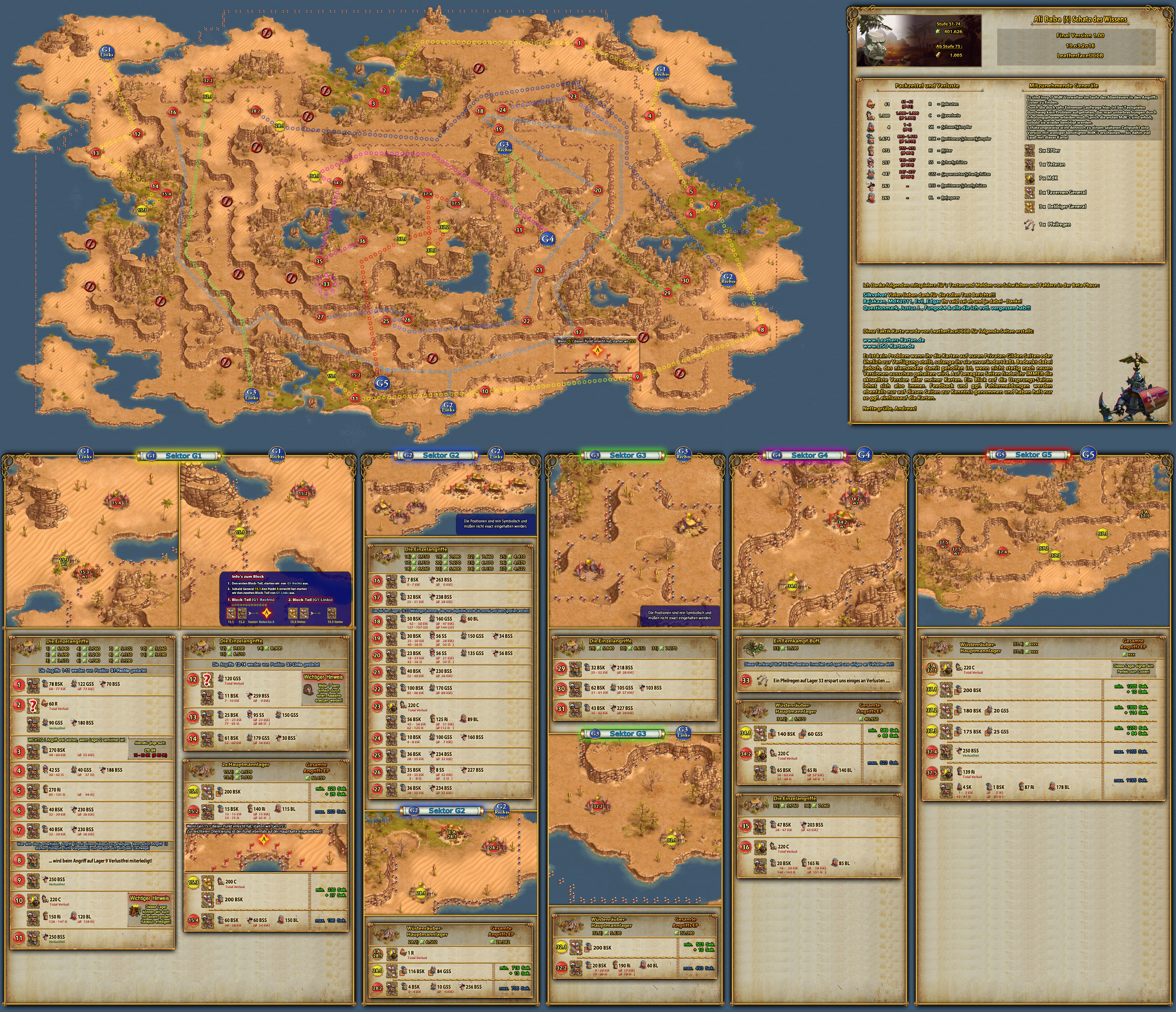This screenshot has height=1012, width=1176.
Task: Pick the G3 Links marker on the overview map
Action: point(252,395)
